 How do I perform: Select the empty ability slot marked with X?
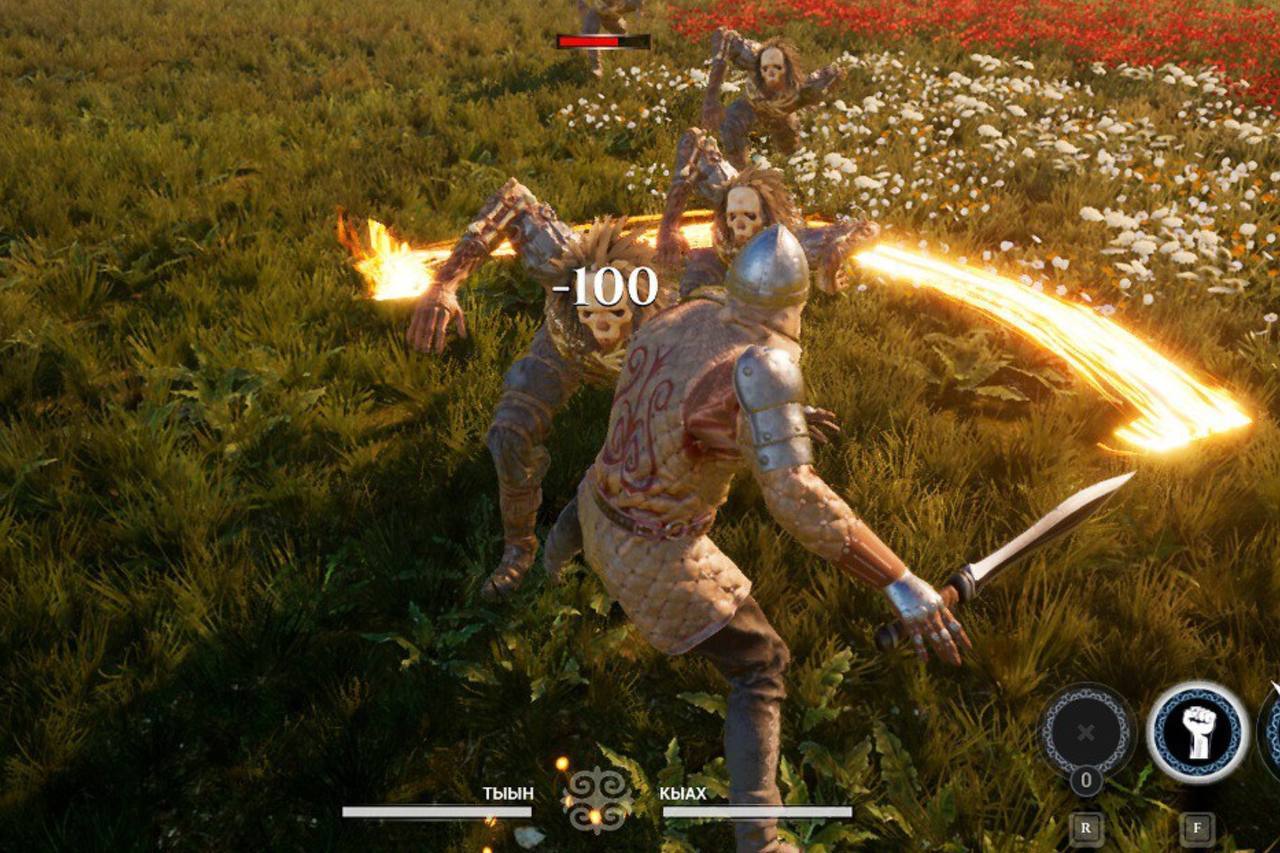(1086, 731)
